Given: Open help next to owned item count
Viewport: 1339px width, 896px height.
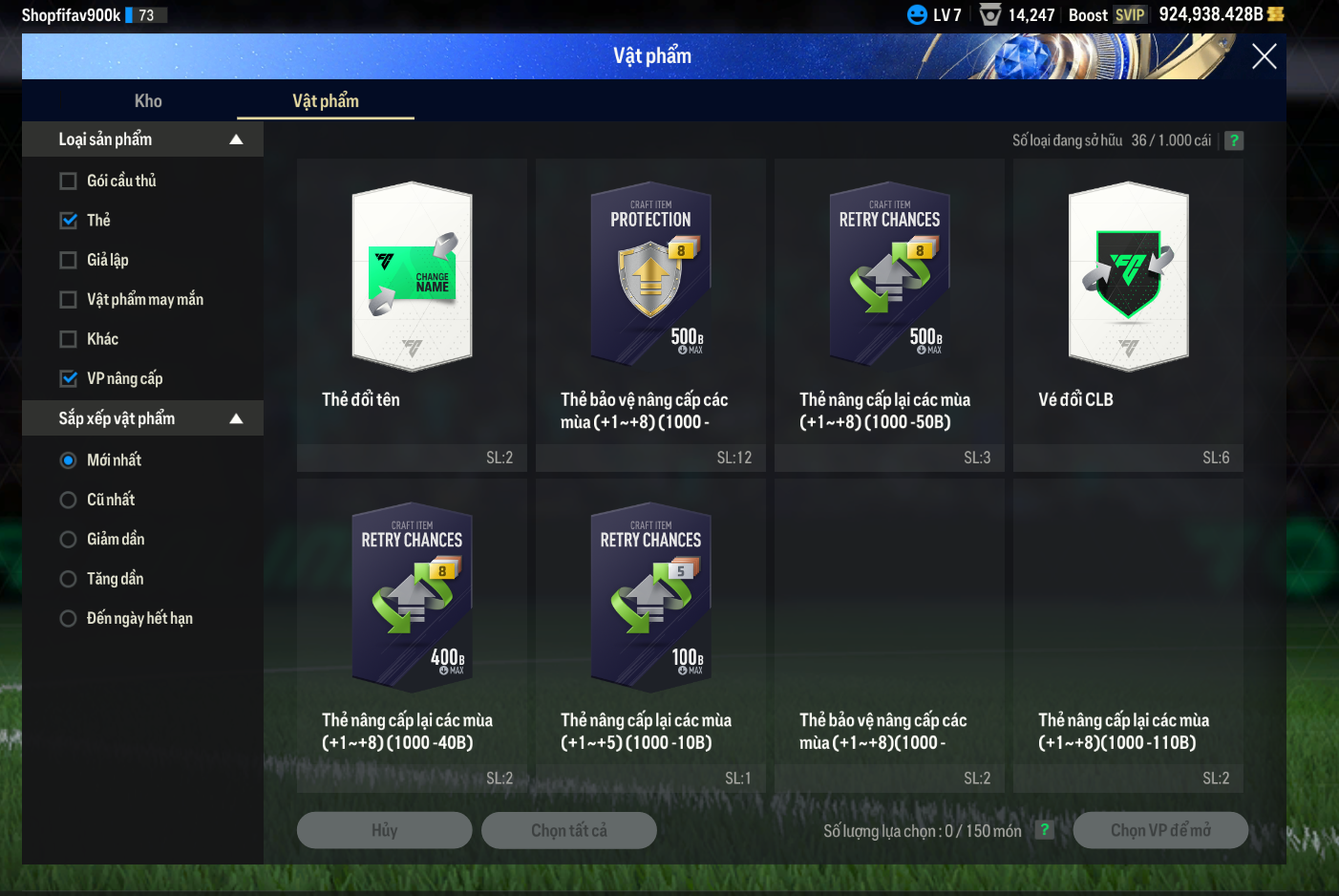Looking at the screenshot, I should coord(1234,140).
